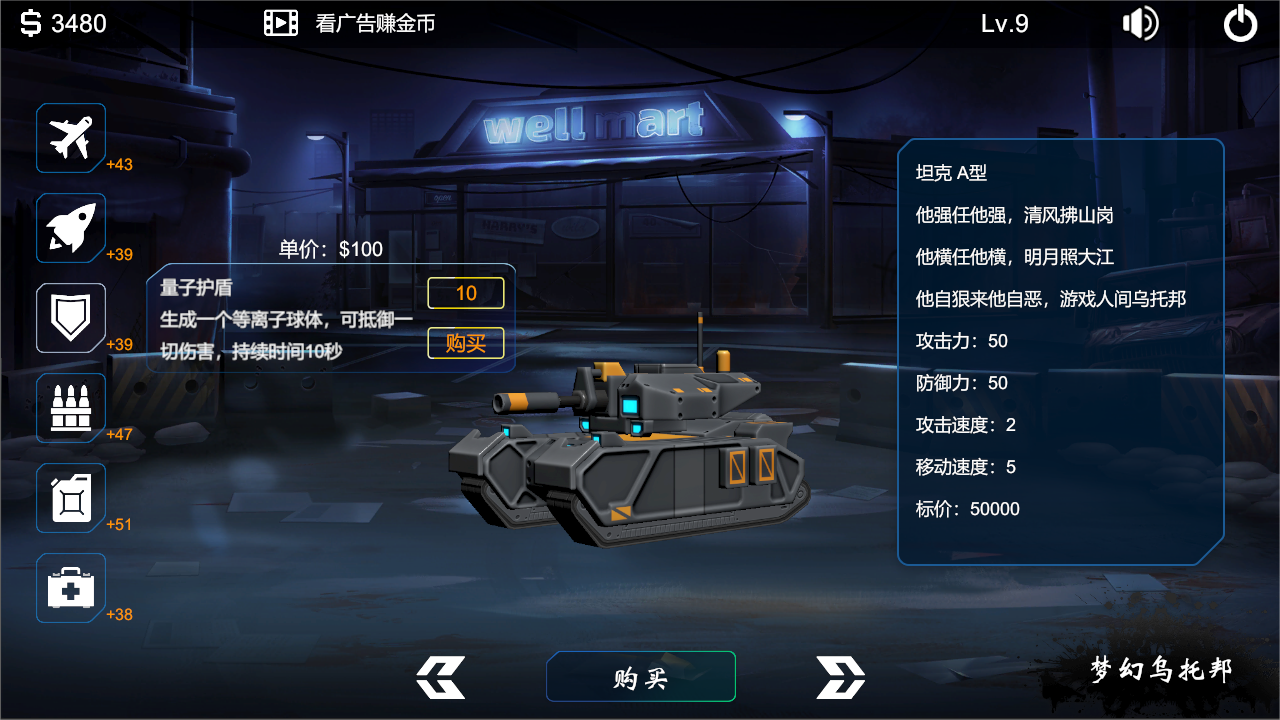This screenshot has width=1280, height=720.
Task: Click the $3480 coin balance
Action: pyautogui.click(x=65, y=22)
